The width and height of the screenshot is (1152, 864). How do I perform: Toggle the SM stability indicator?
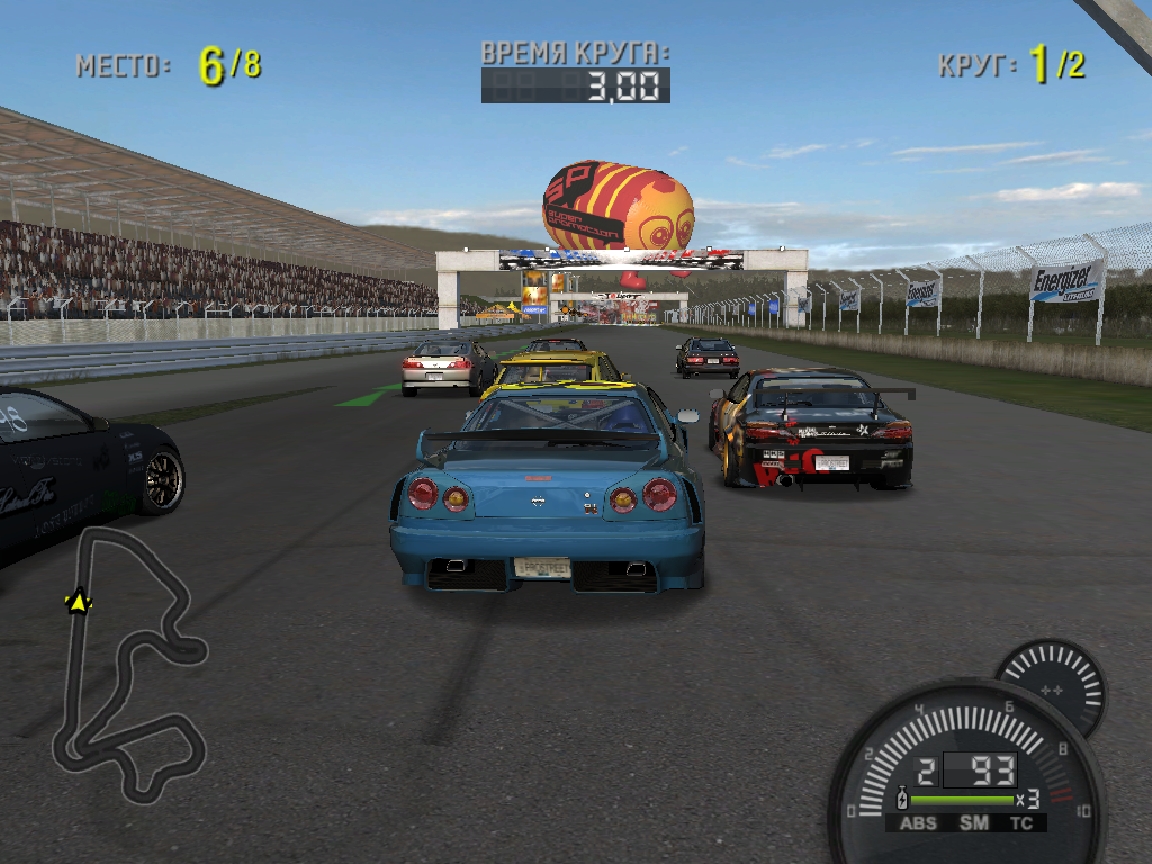coord(973,823)
